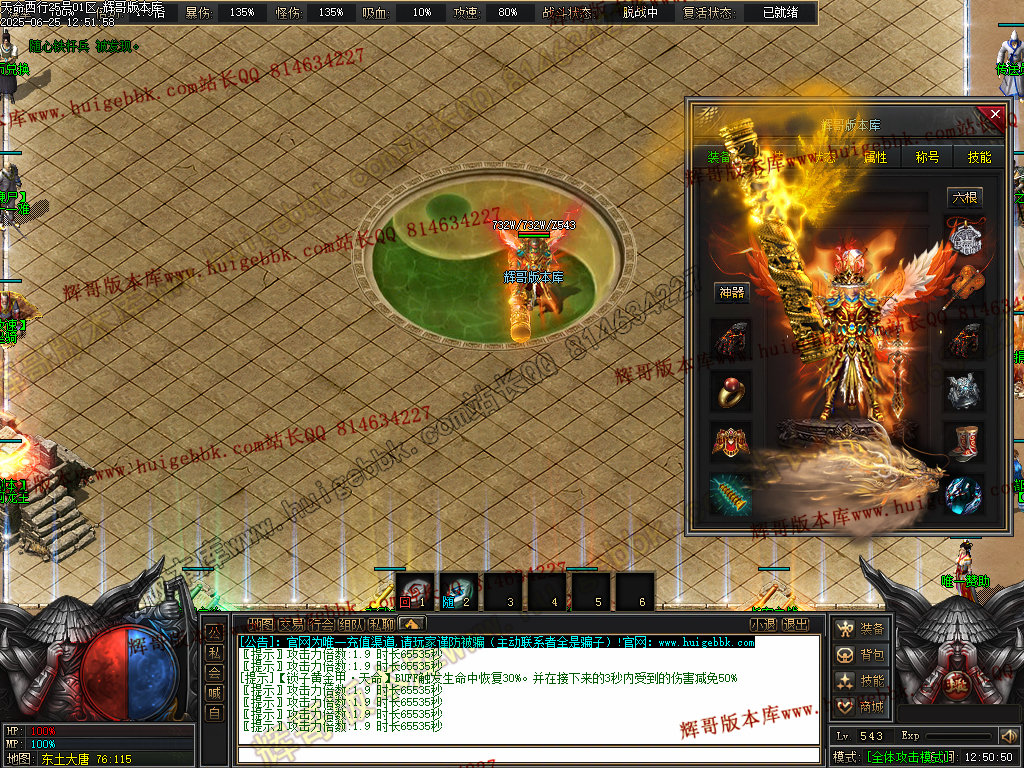Select the red gem ring equipment slot
This screenshot has height=768, width=1024.
[x=731, y=391]
